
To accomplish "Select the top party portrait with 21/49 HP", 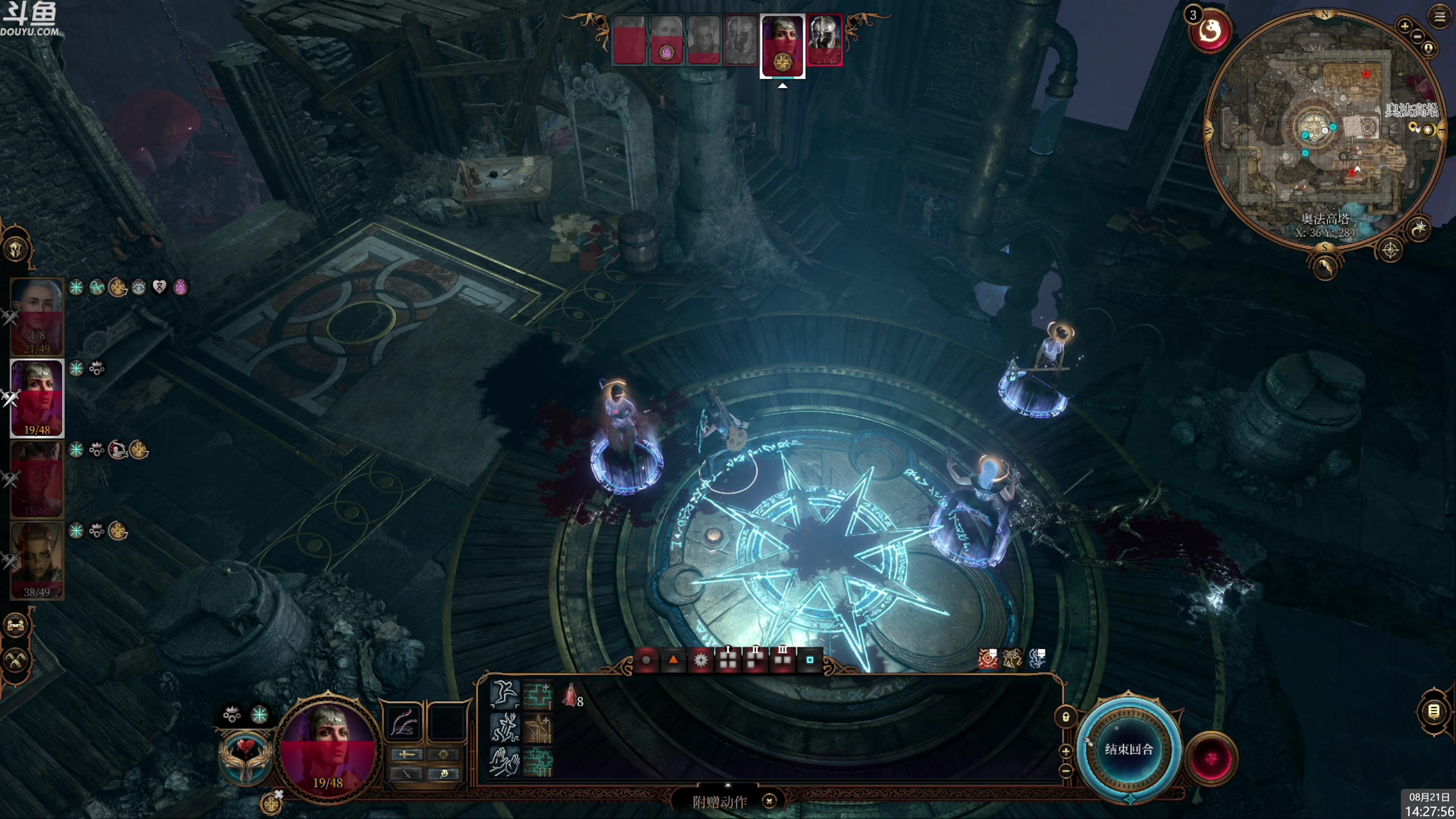I will [x=37, y=316].
